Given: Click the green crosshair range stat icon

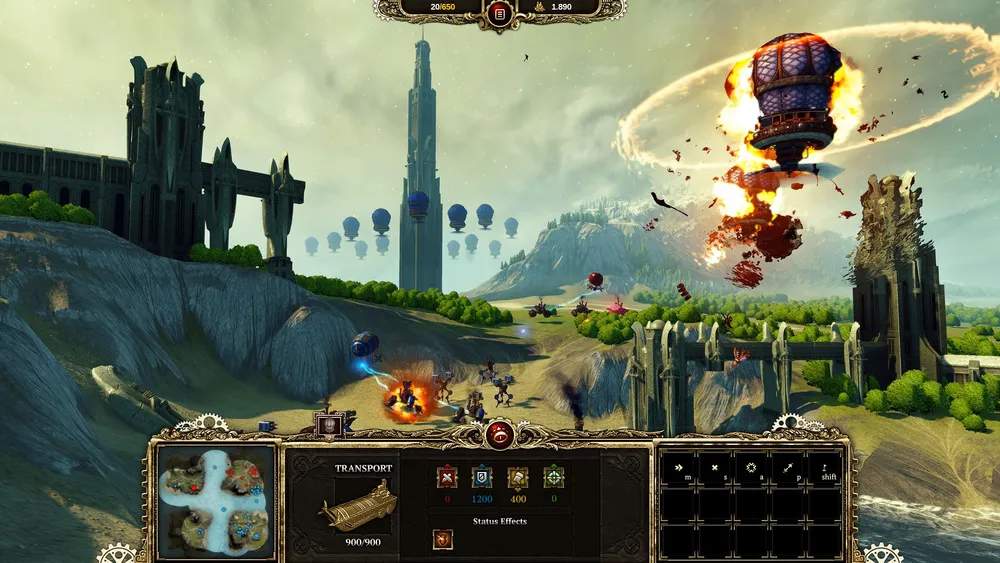Looking at the screenshot, I should click(553, 477).
